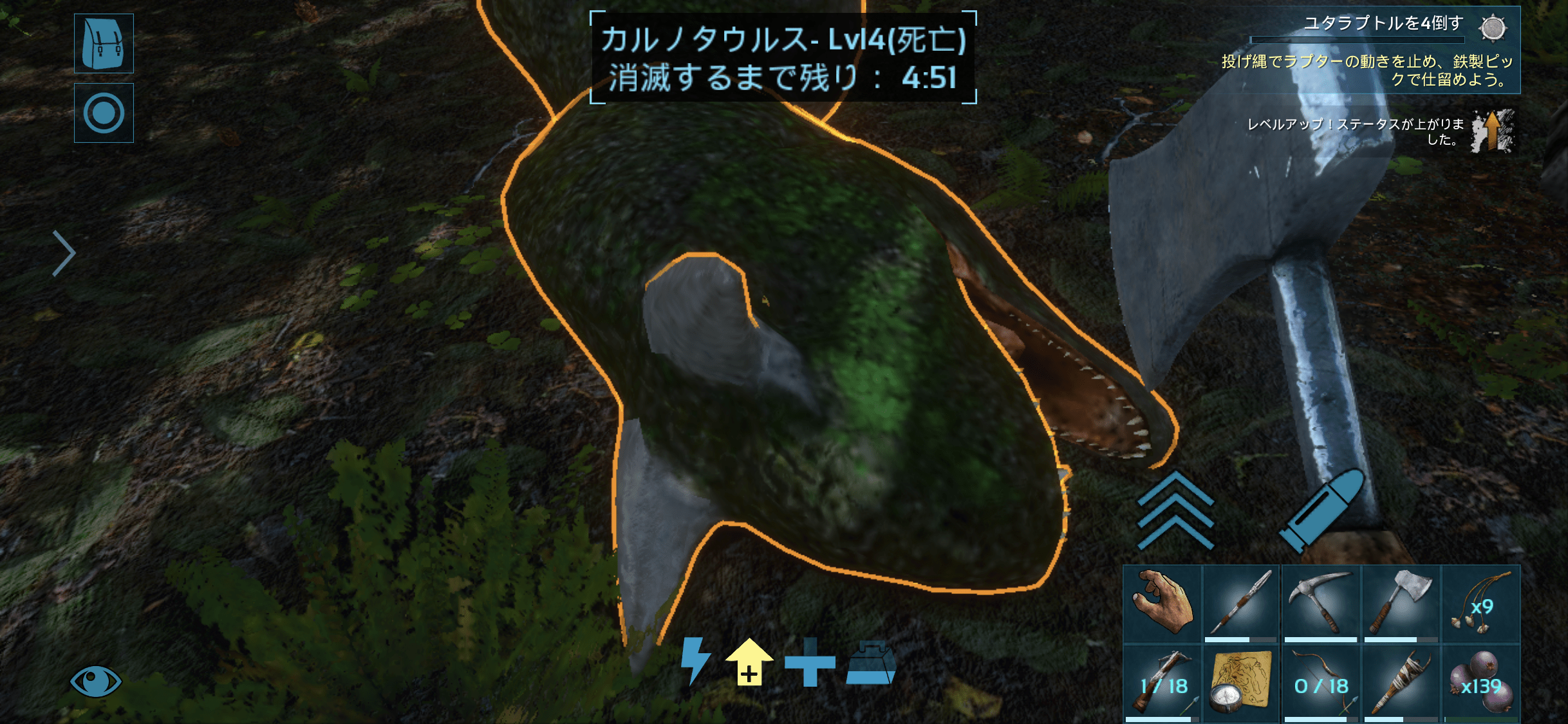
Task: Tap the double-chevron jump button
Action: click(x=1175, y=510)
